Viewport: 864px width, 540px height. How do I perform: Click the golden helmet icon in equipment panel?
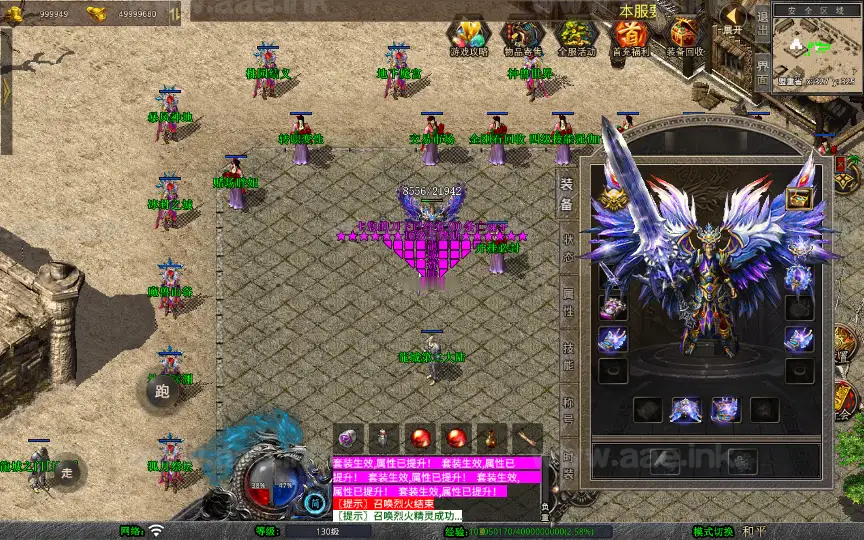pyautogui.click(x=612, y=199)
